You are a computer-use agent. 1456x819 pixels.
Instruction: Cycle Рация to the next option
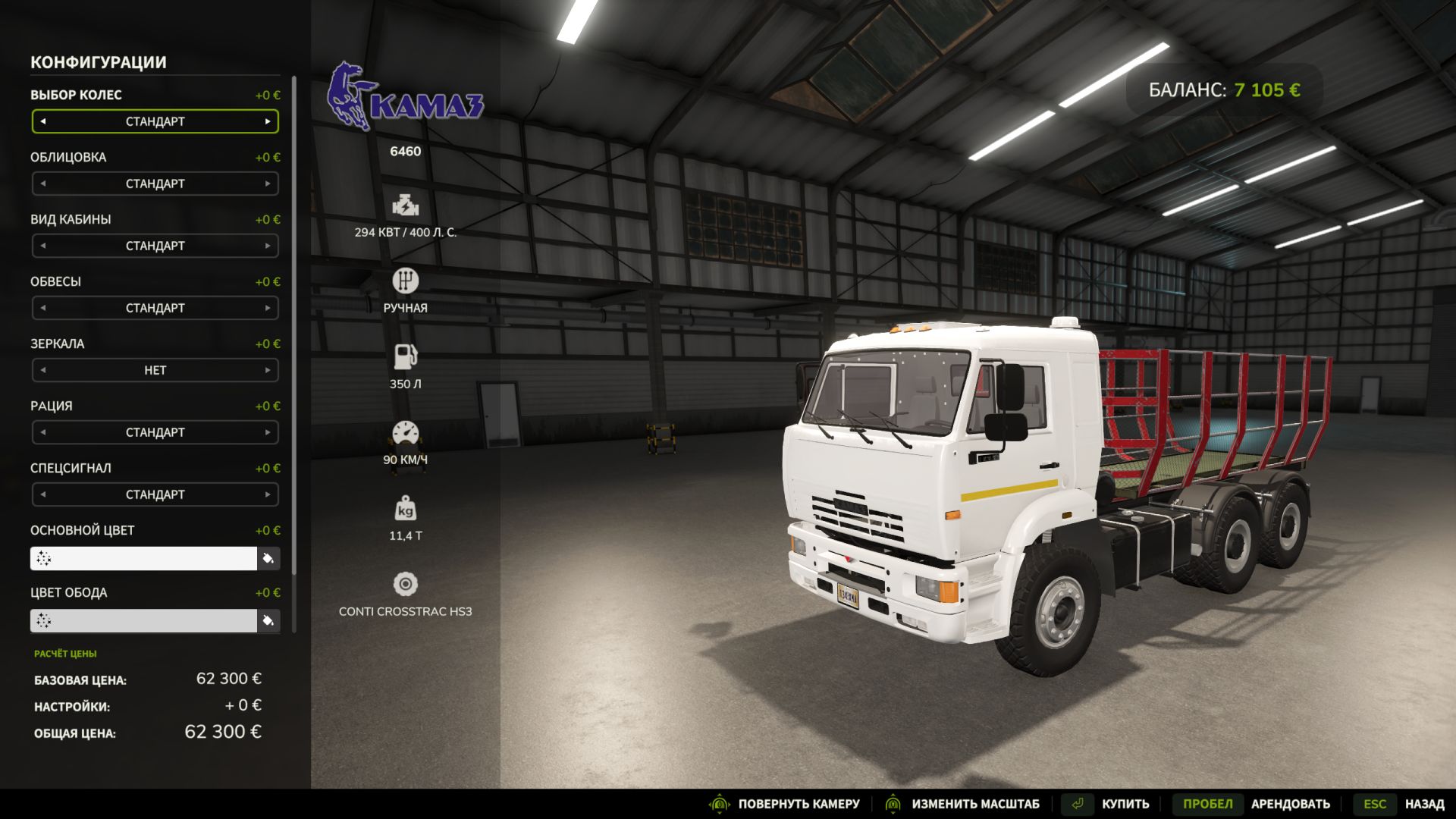click(x=268, y=432)
